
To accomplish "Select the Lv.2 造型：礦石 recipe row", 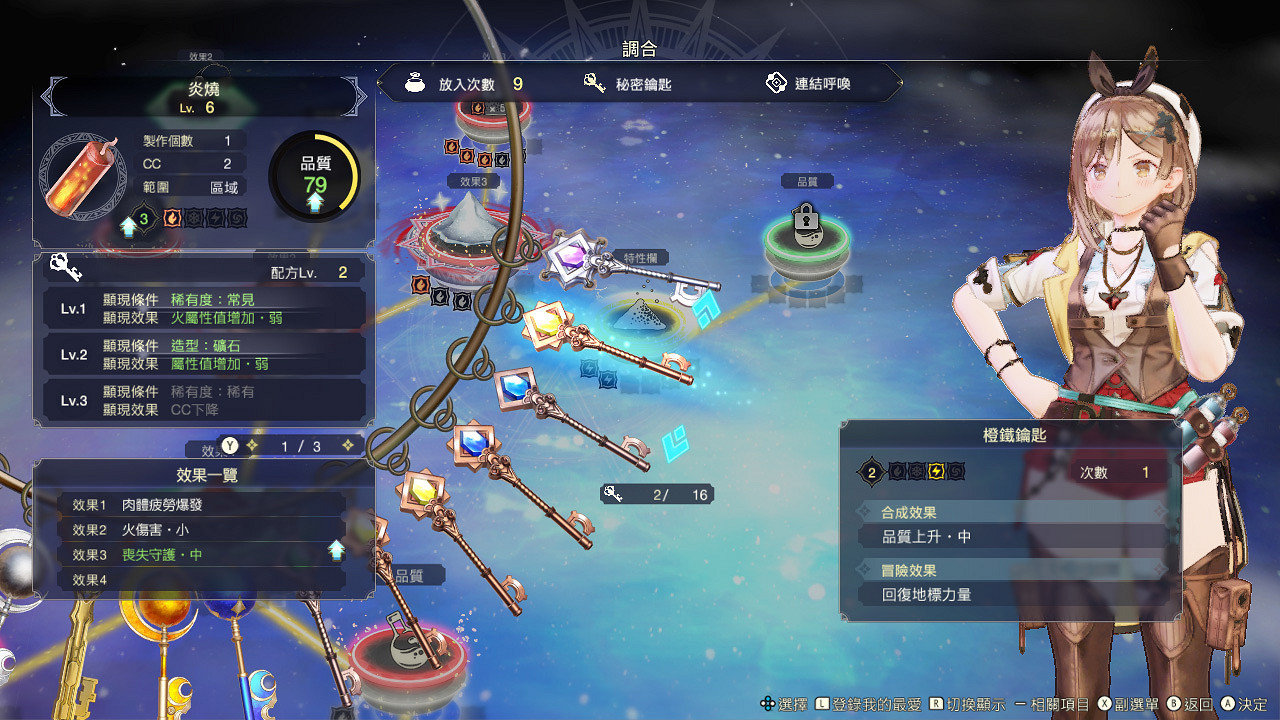I will click(x=204, y=355).
